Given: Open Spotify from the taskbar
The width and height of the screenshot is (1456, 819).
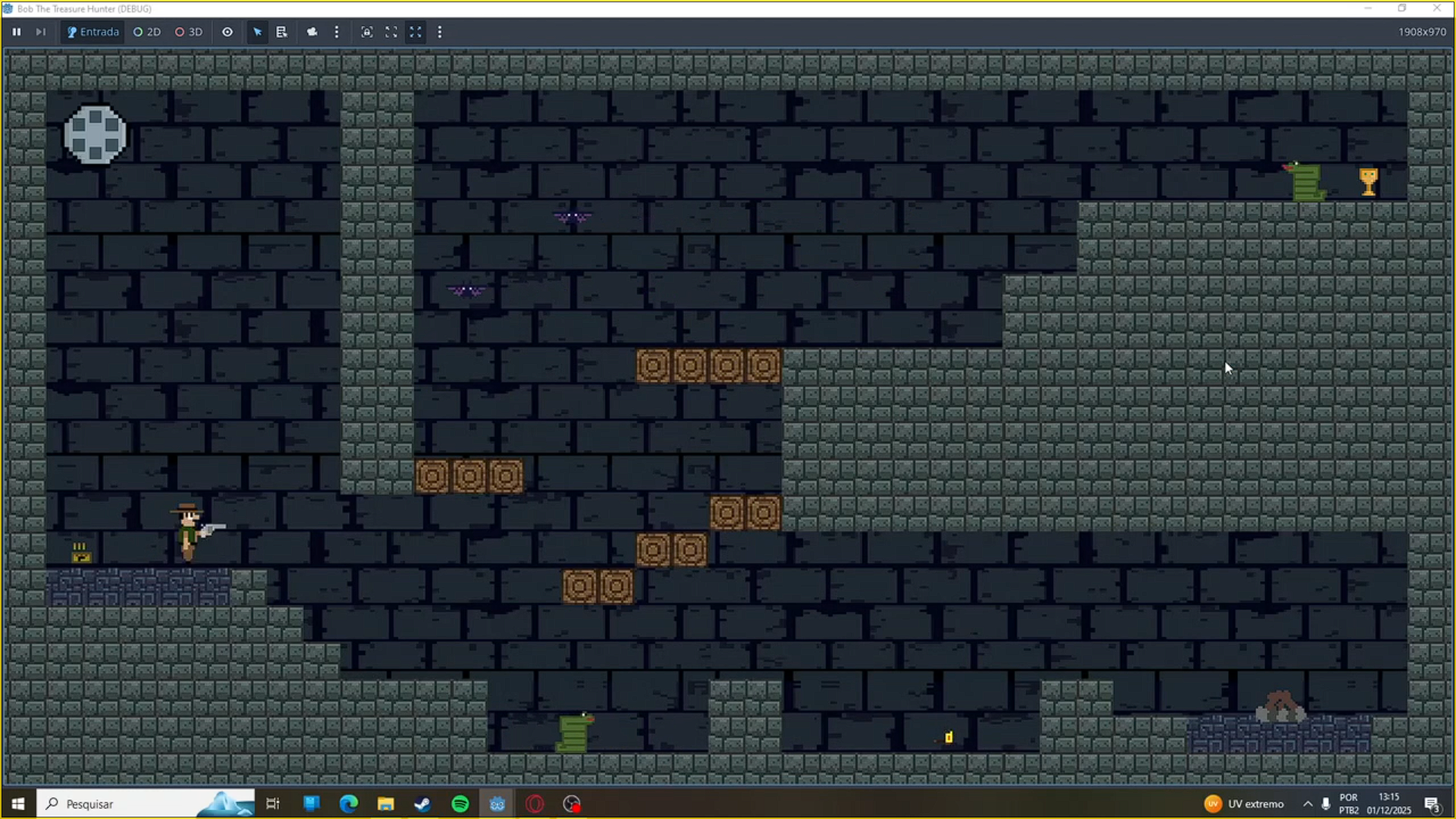Looking at the screenshot, I should 460,803.
